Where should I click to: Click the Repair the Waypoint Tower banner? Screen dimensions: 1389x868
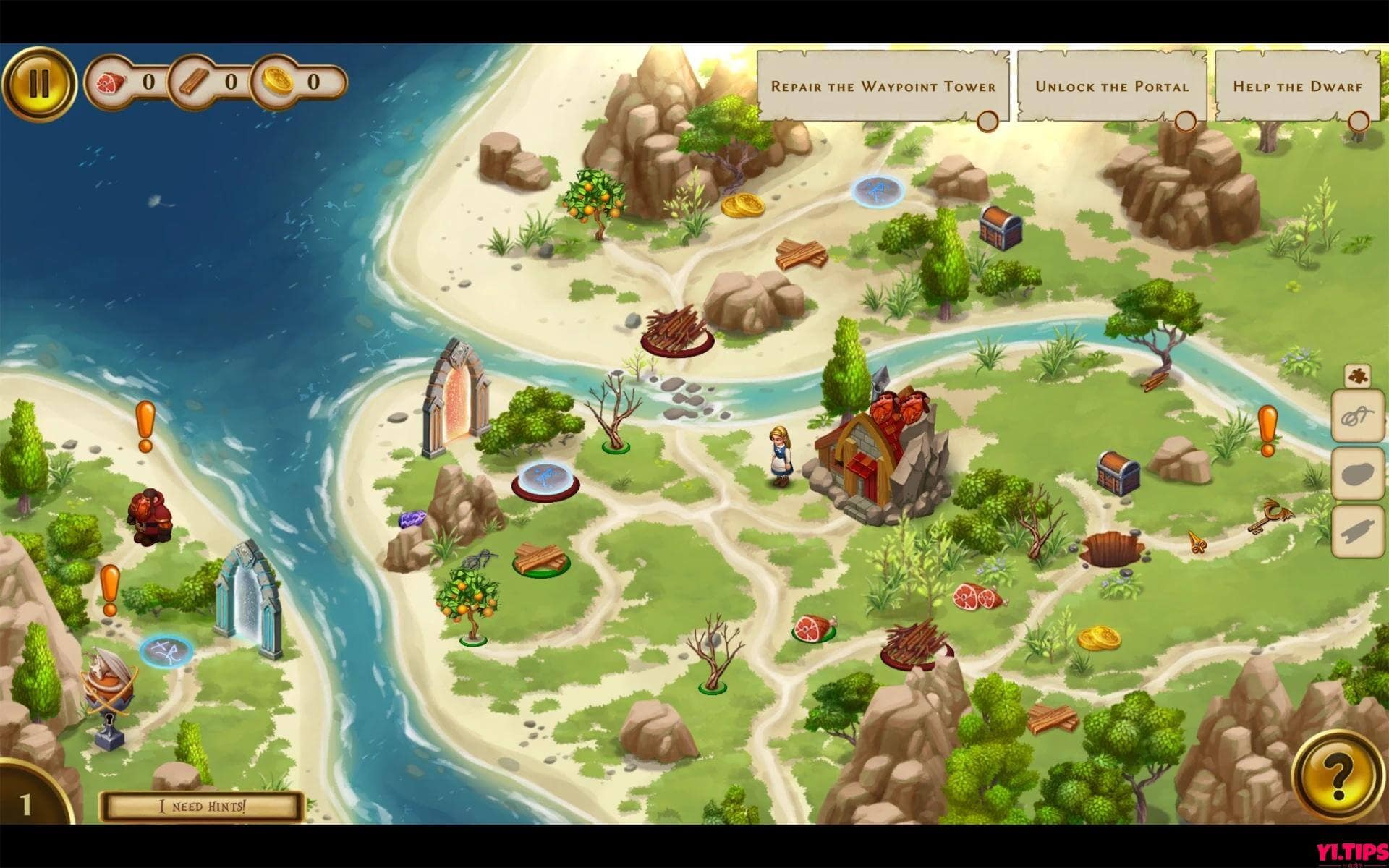click(x=883, y=85)
